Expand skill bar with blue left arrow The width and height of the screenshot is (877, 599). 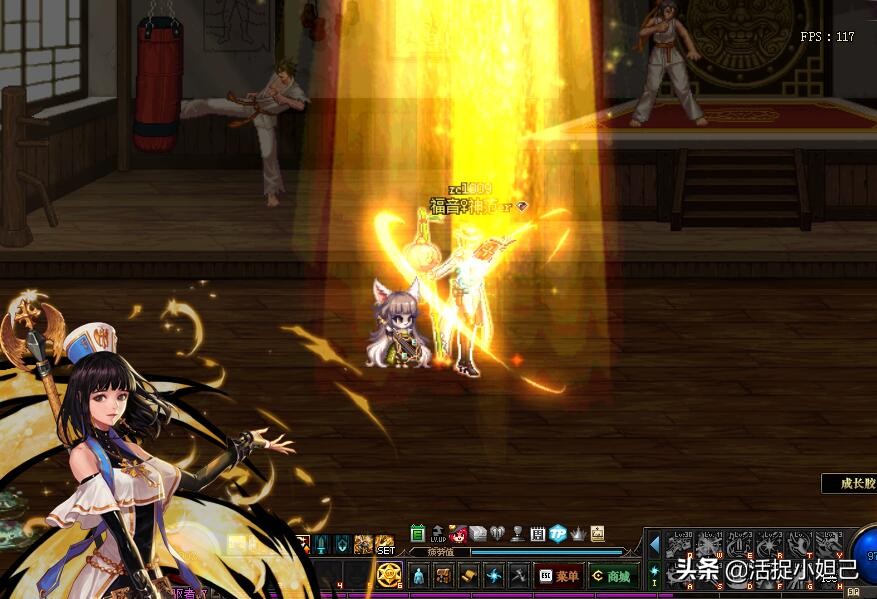[655, 544]
